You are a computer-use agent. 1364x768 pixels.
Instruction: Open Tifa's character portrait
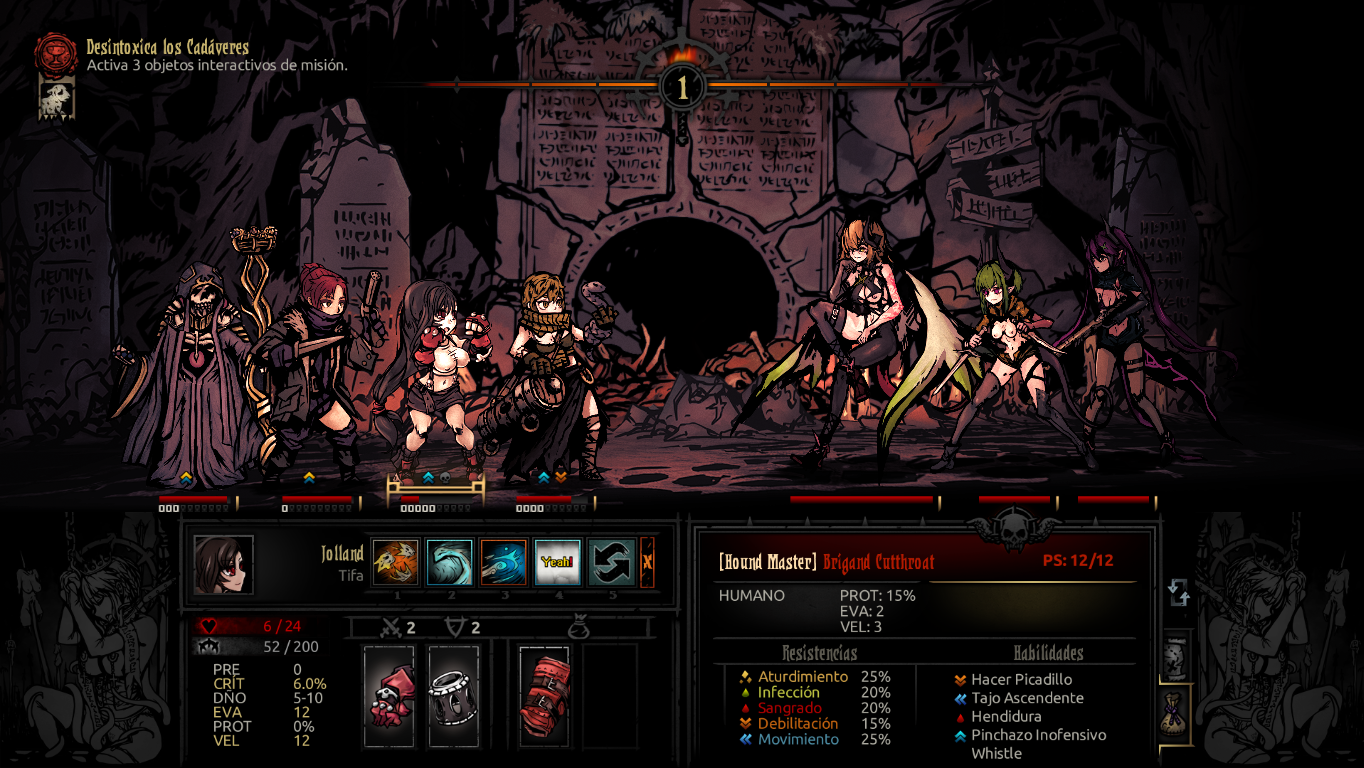(x=223, y=565)
